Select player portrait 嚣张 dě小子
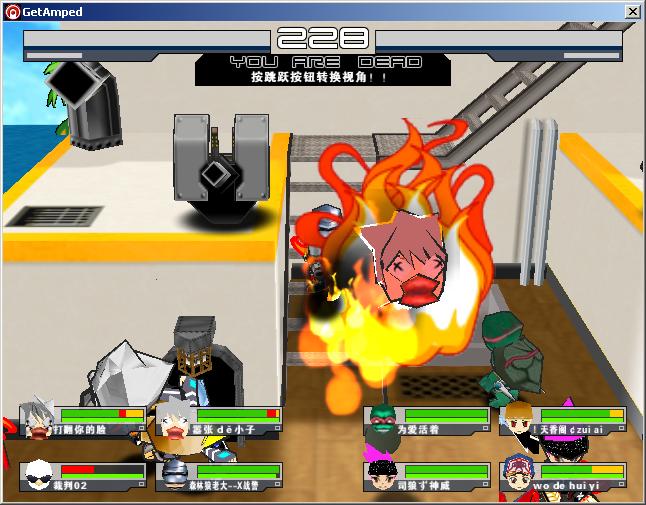This screenshot has height=505, width=646. click(173, 422)
